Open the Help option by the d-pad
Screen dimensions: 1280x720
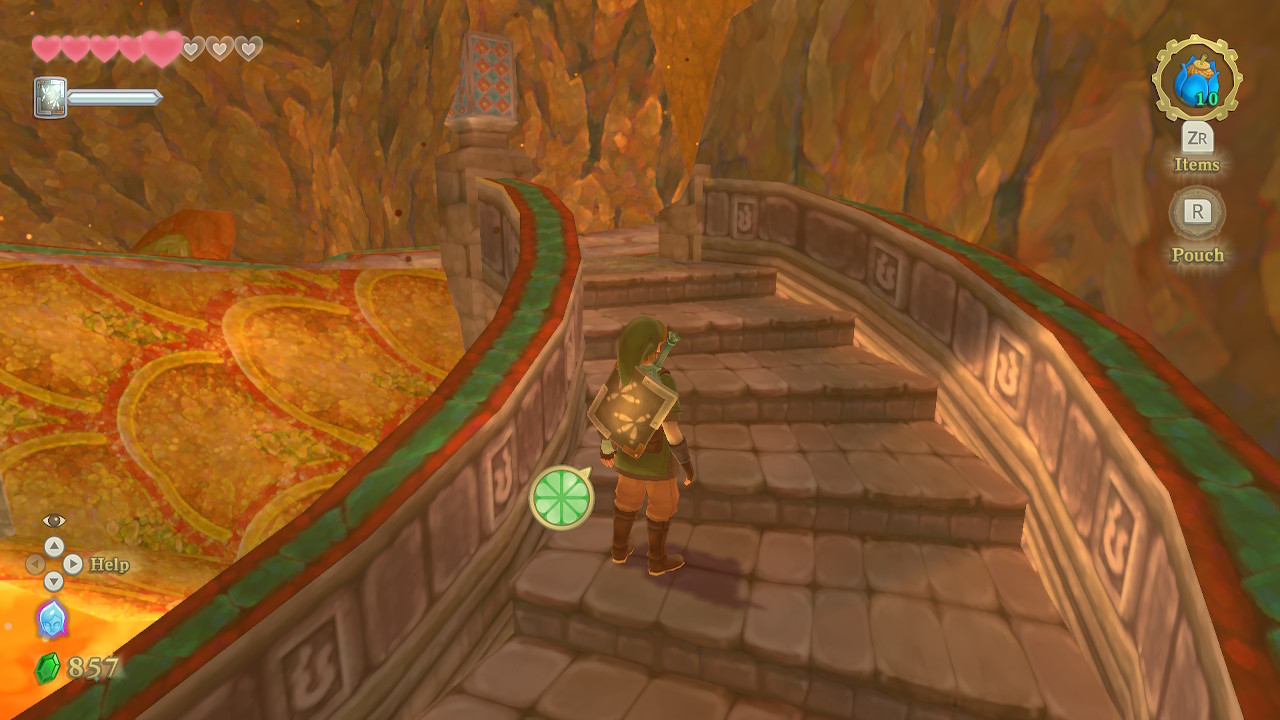point(109,565)
